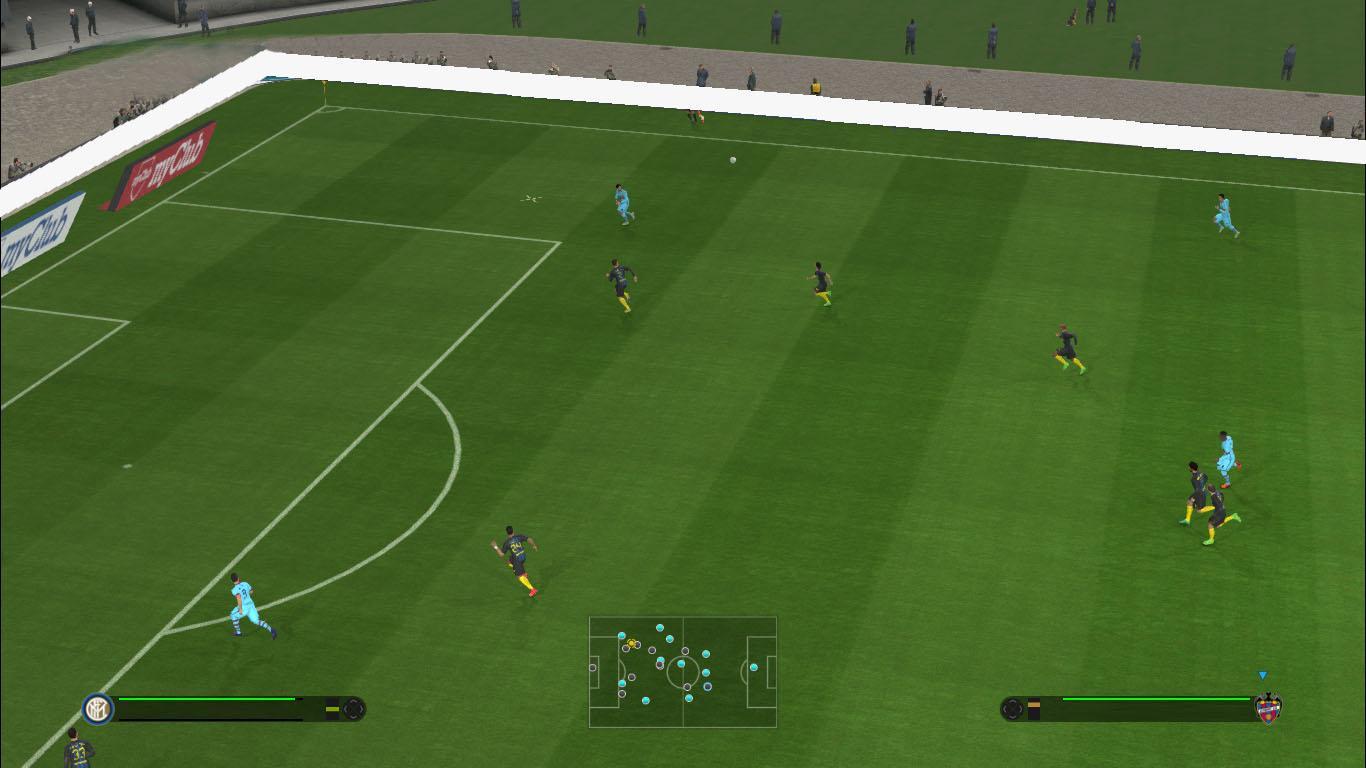1366x768 pixels.
Task: Click the orange strategy indicator on Levante's panel
Action: click(x=1034, y=705)
